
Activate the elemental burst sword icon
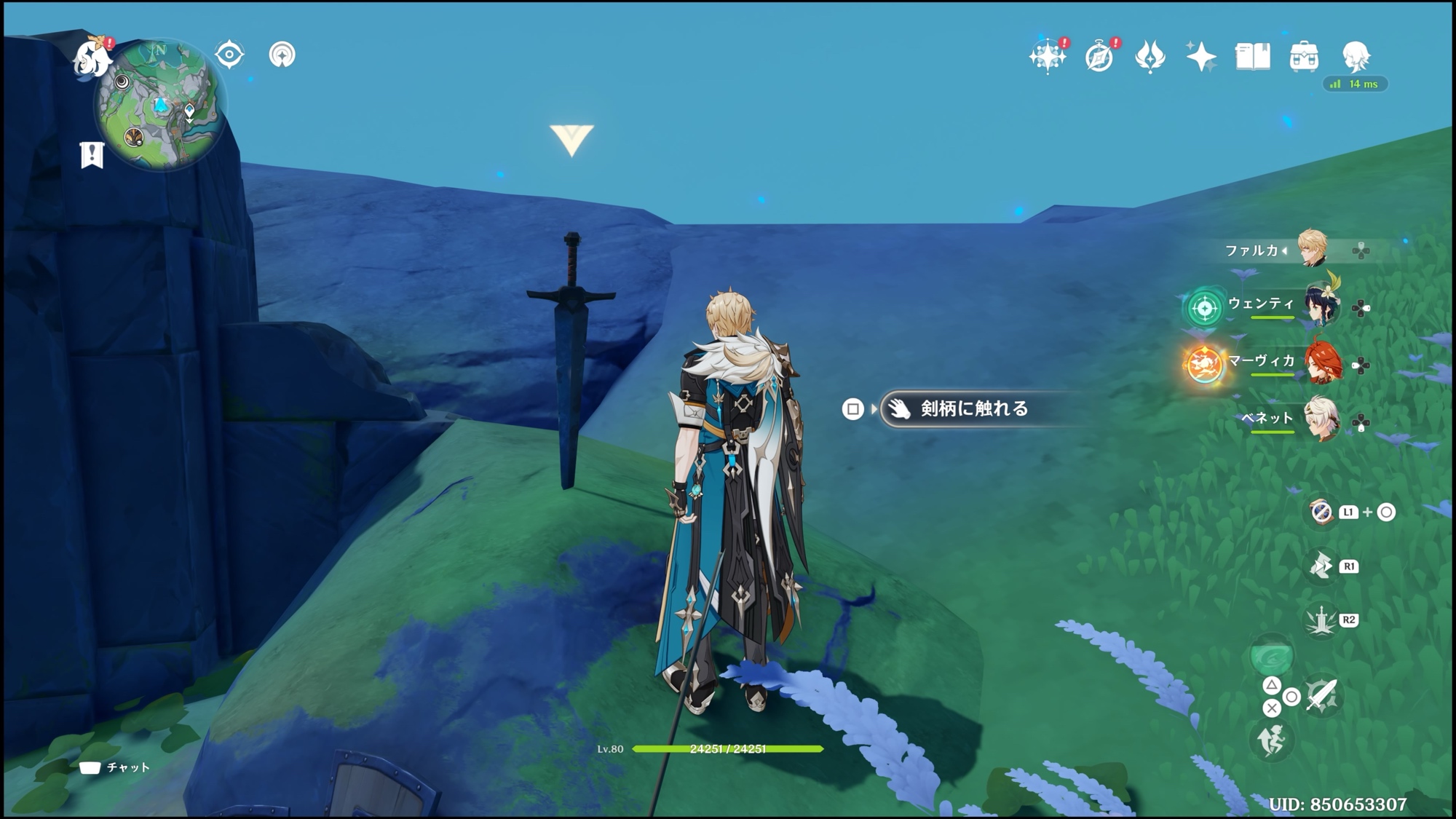1320,621
